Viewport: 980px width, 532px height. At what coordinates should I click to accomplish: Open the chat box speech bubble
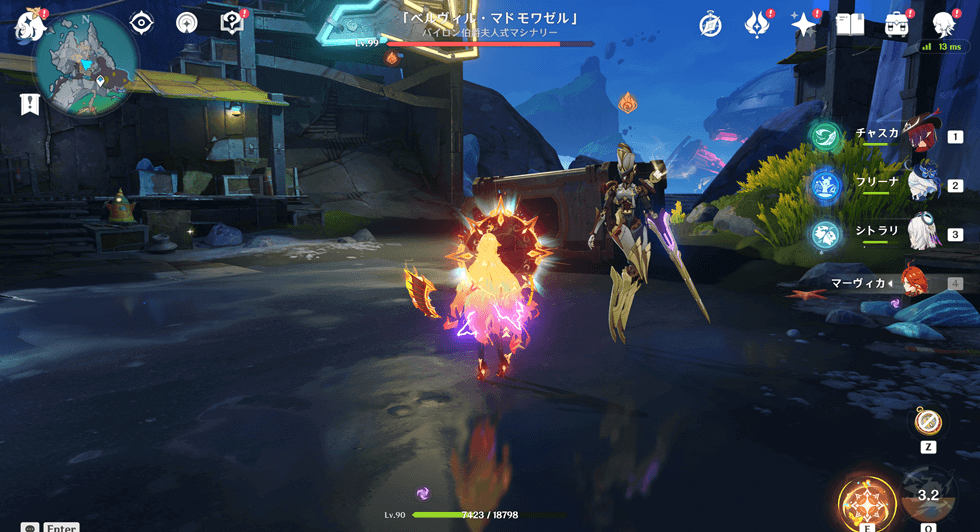[30, 528]
